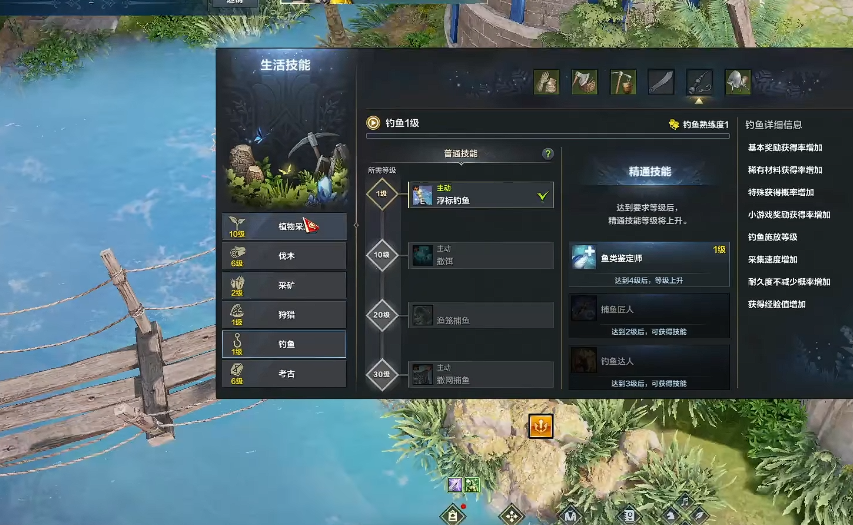The height and width of the screenshot is (525, 853).
Task: Select the hunting knife tool icon
Action: (661, 82)
